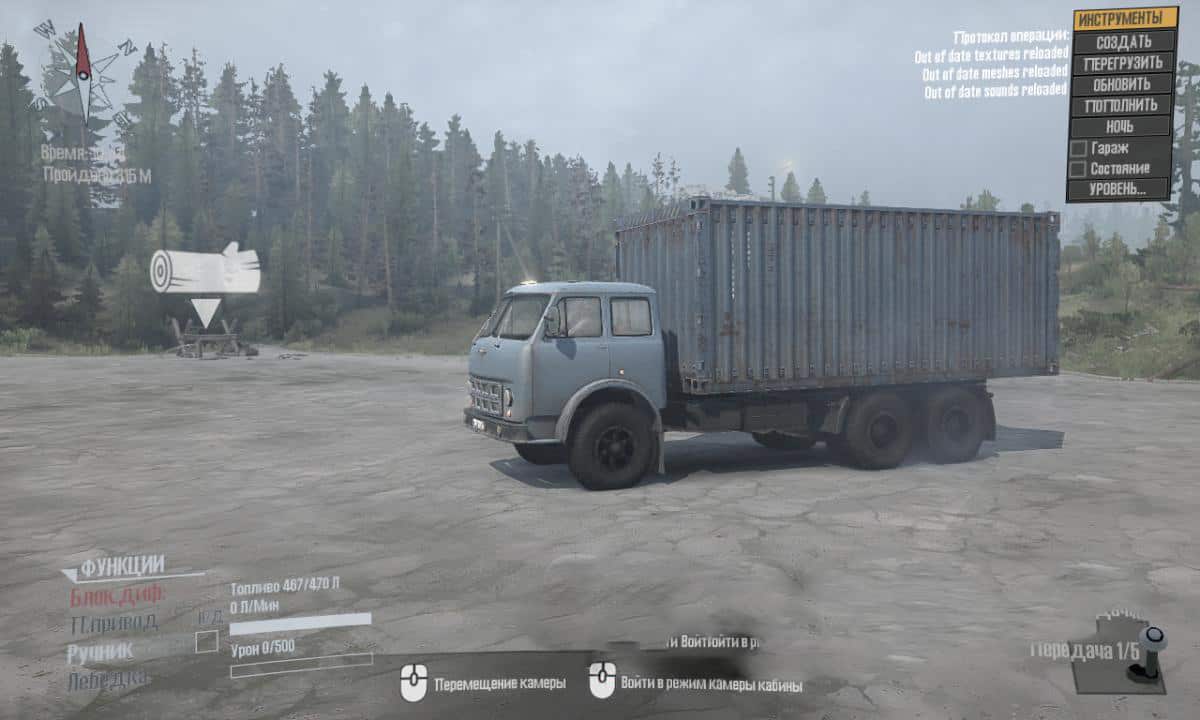Toggle the Гараж checkbox
Screen dimensions: 1200x720
pyautogui.click(x=1079, y=148)
